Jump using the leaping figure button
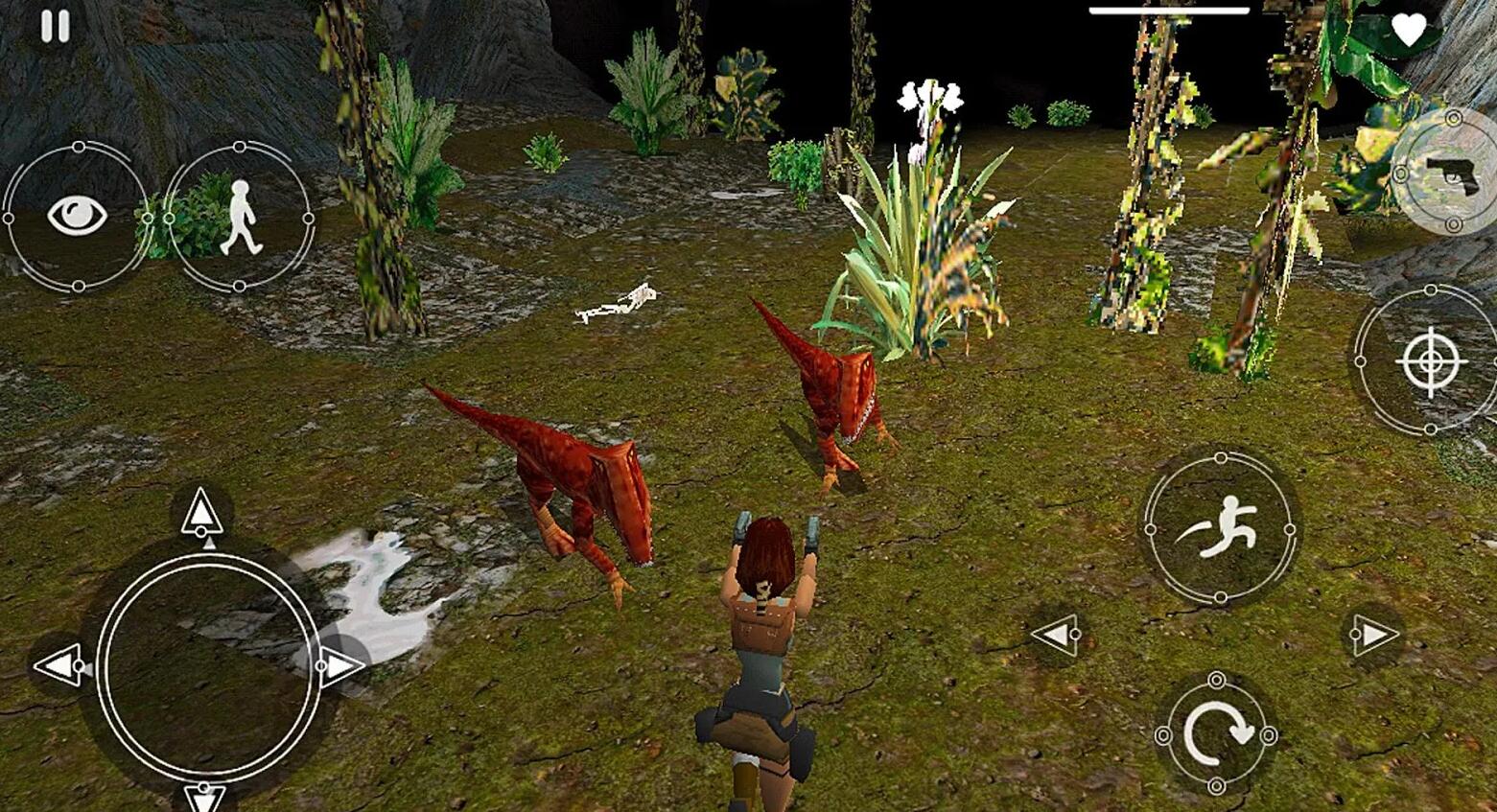 1220,528
